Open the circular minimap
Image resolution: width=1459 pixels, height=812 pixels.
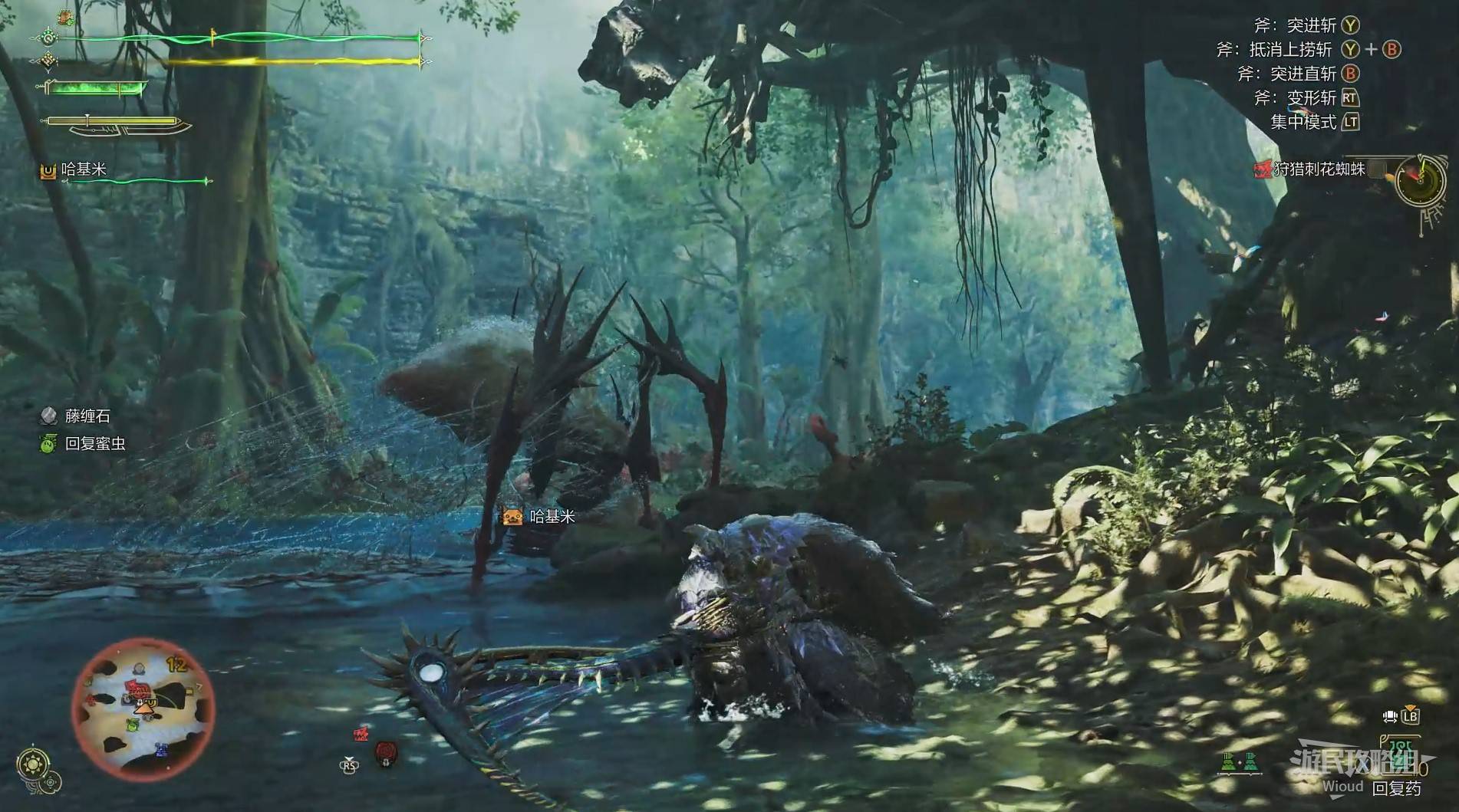pos(143,708)
